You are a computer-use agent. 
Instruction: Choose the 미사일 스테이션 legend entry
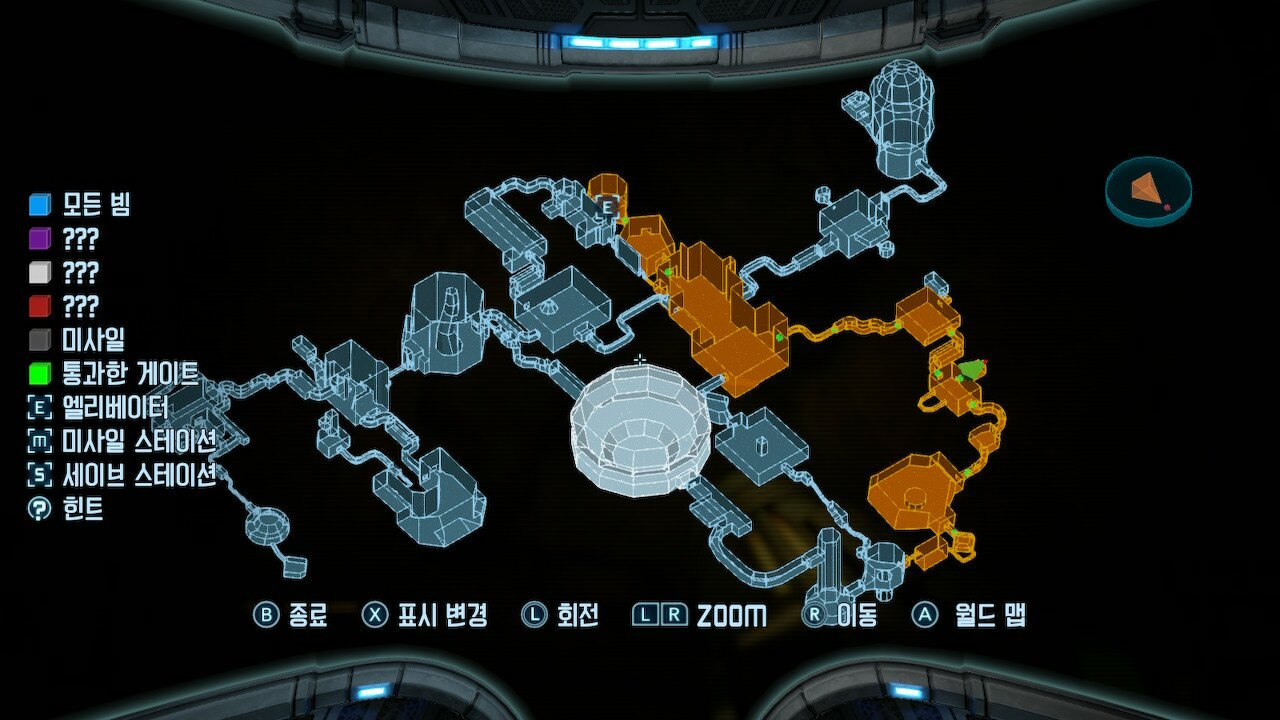(122, 441)
